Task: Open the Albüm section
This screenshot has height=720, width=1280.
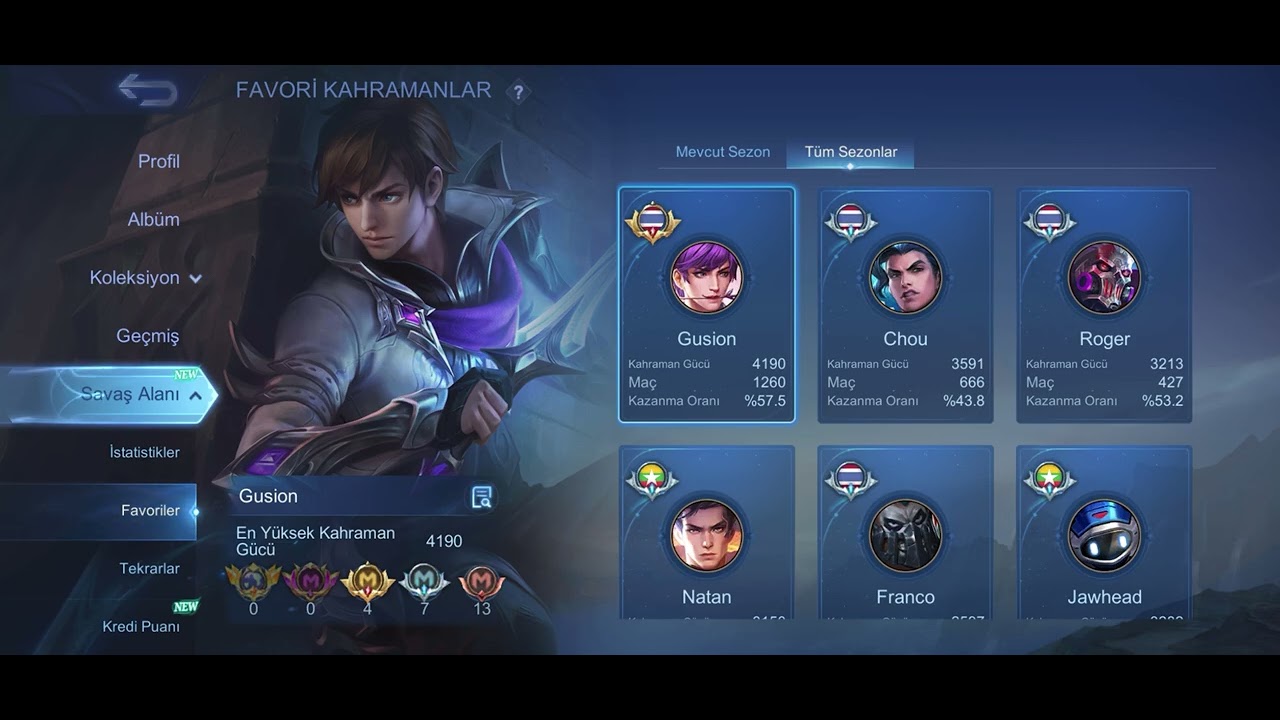Action: (x=154, y=219)
